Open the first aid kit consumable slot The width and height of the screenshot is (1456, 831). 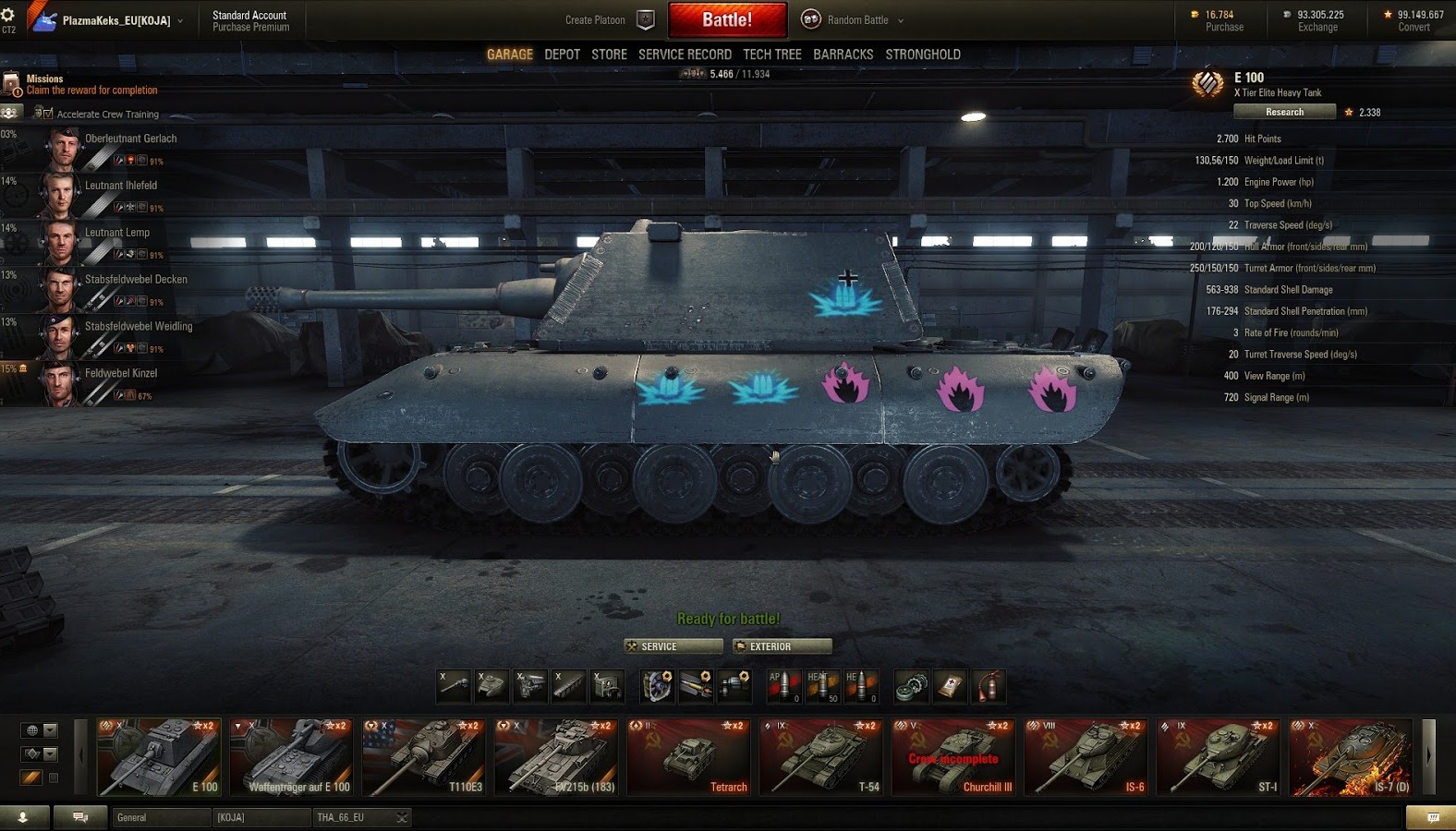click(x=950, y=685)
